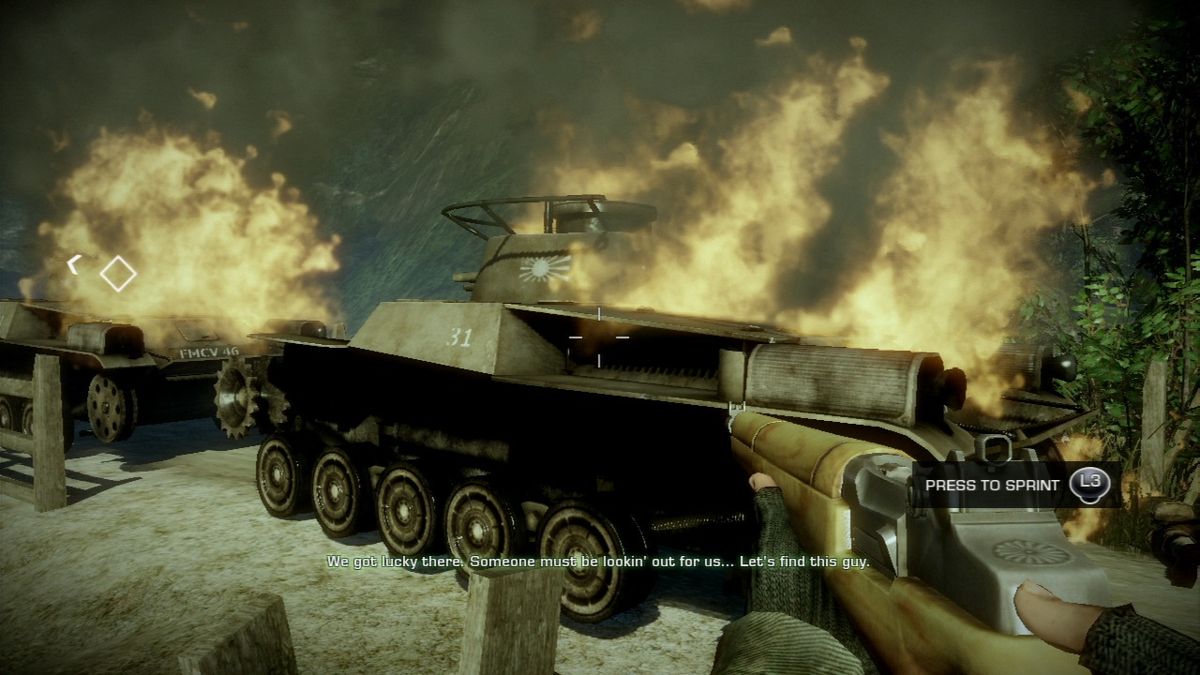The width and height of the screenshot is (1200, 675).
Task: Select the diamond objective waypoint marker
Action: (118, 273)
